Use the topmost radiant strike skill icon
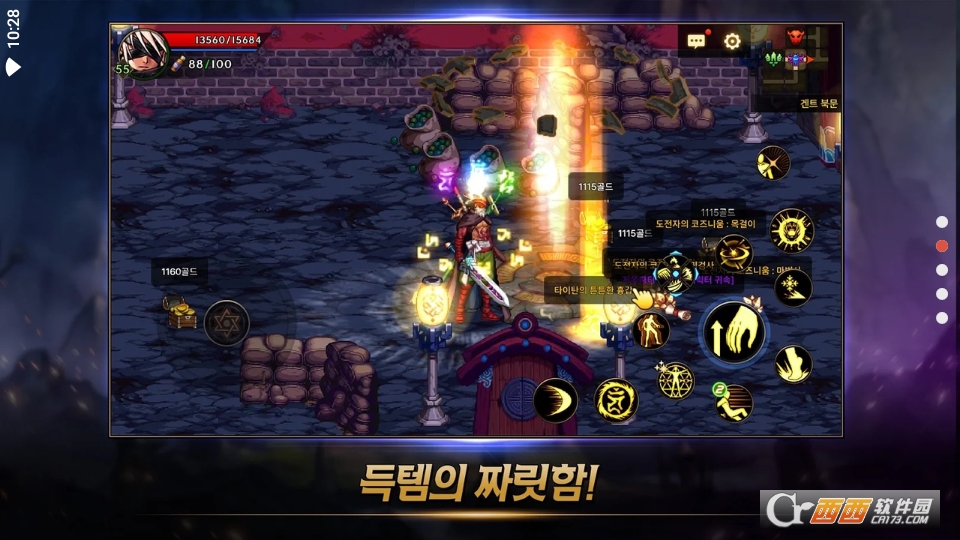This screenshot has width=960, height=540. [x=773, y=163]
